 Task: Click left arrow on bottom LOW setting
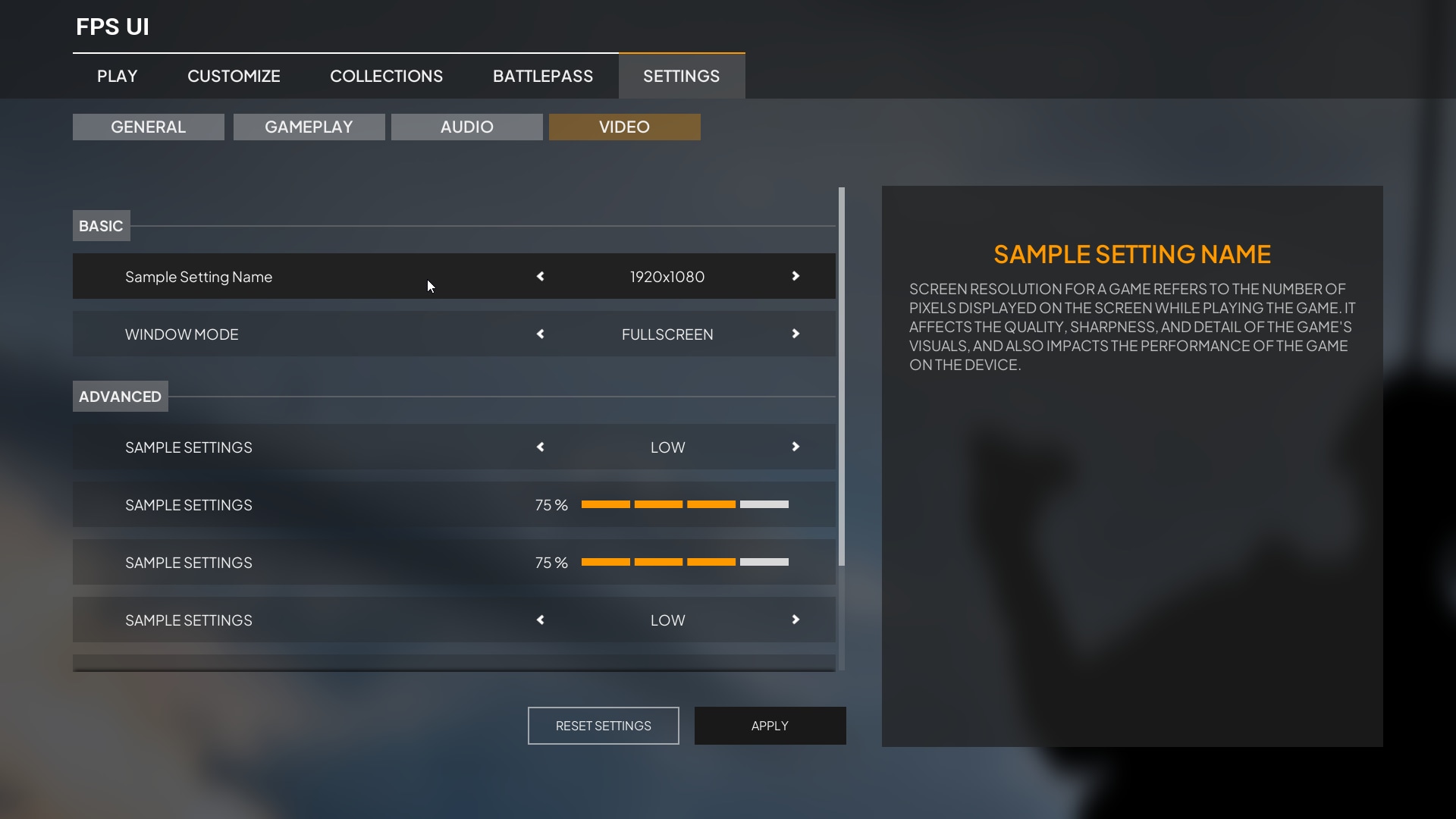[540, 620]
